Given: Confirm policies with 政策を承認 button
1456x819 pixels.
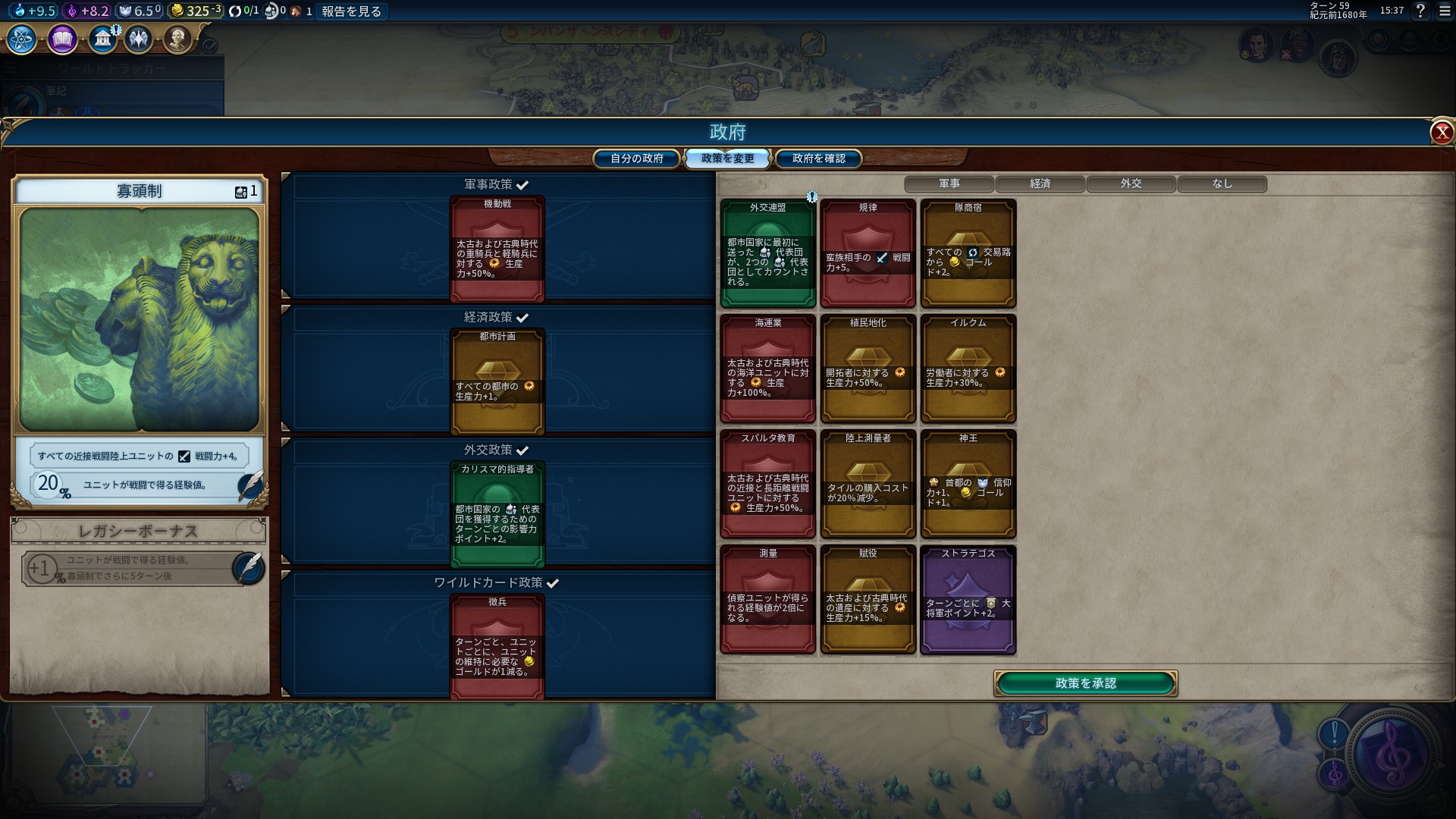Looking at the screenshot, I should click(x=1085, y=683).
